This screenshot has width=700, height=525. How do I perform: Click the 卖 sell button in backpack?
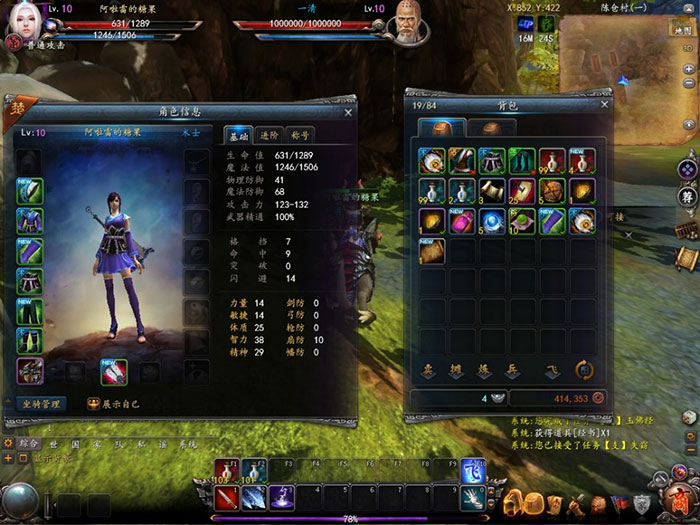click(x=427, y=370)
